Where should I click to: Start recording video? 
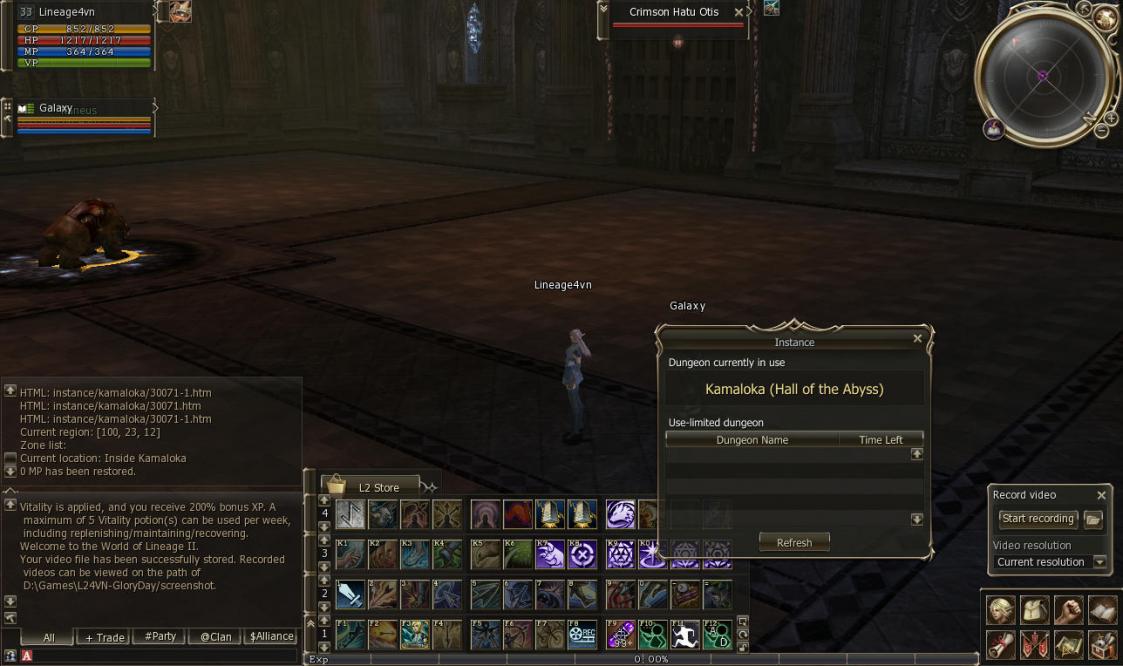1038,519
